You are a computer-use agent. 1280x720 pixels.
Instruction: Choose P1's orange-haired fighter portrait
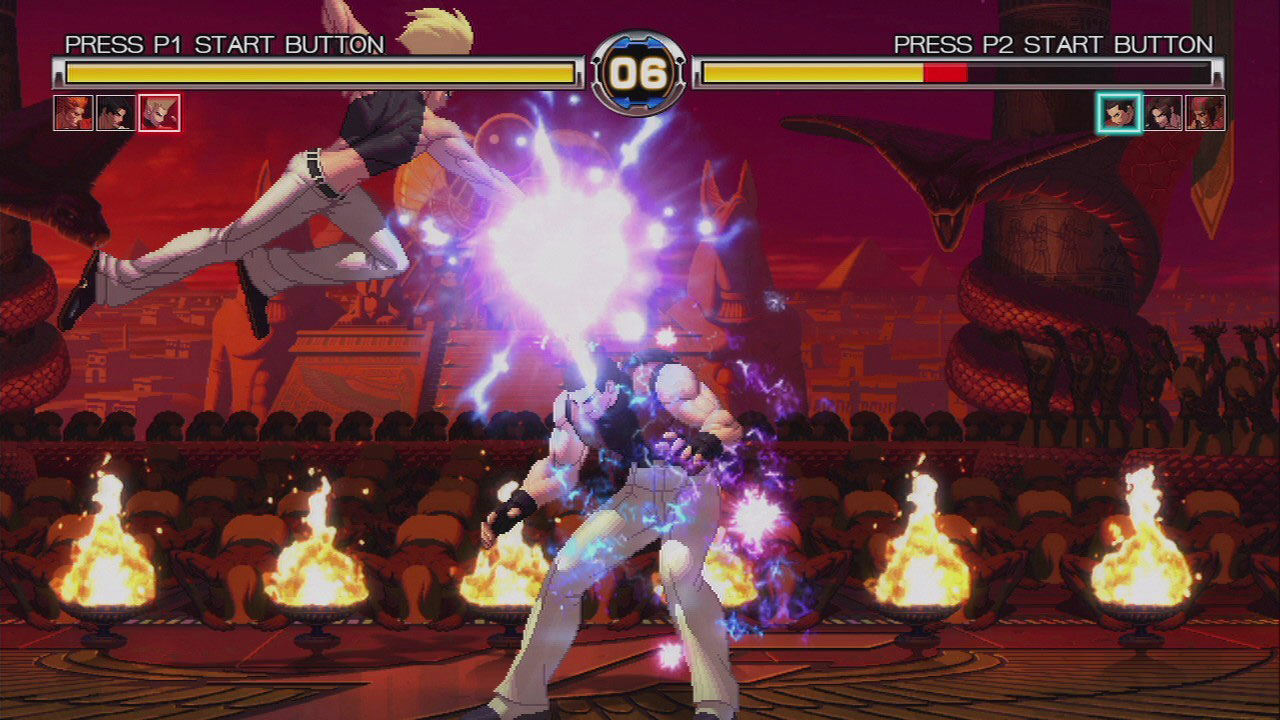point(73,113)
